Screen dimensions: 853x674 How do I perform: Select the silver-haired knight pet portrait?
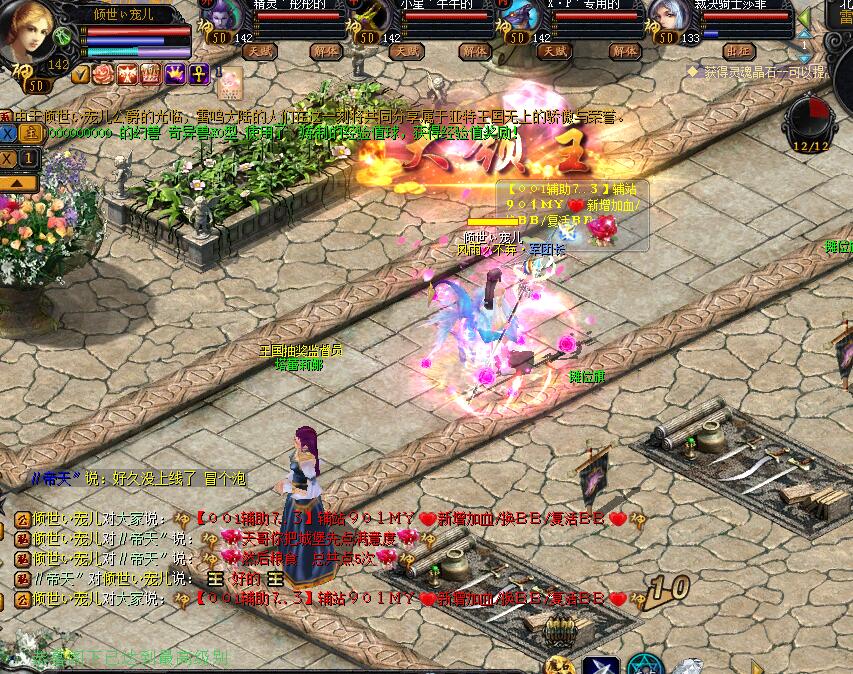(x=666, y=20)
